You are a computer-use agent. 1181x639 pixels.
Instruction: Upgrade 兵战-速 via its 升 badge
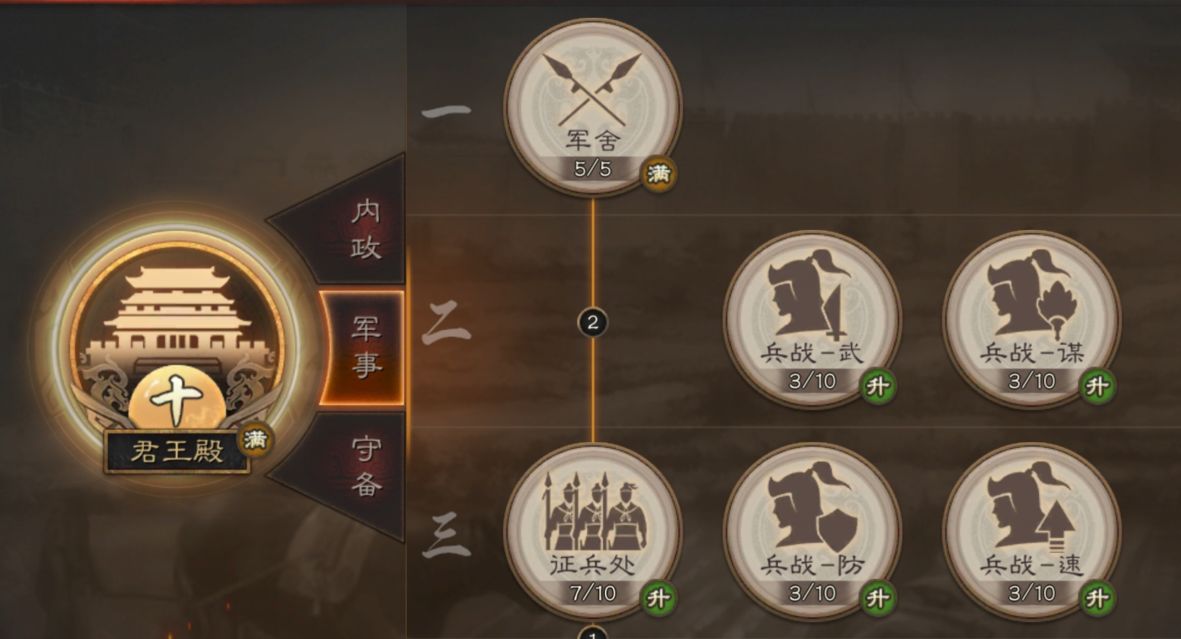click(1098, 598)
